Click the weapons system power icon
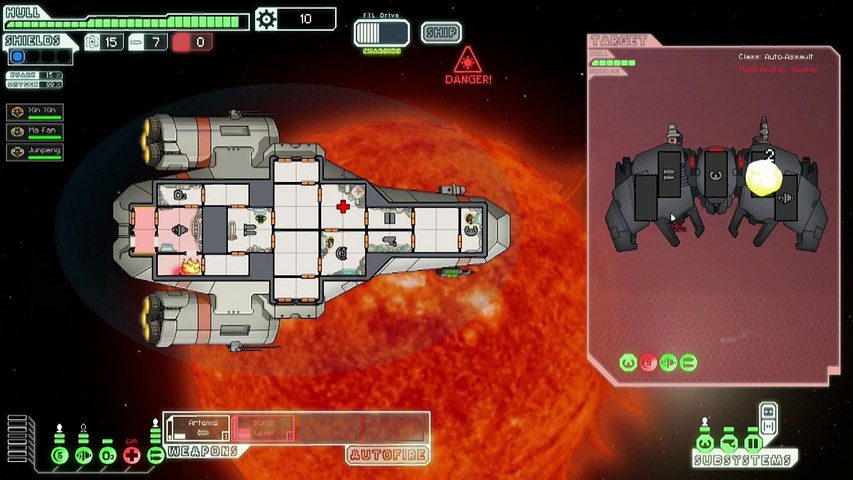The height and width of the screenshot is (480, 853). coord(155,456)
